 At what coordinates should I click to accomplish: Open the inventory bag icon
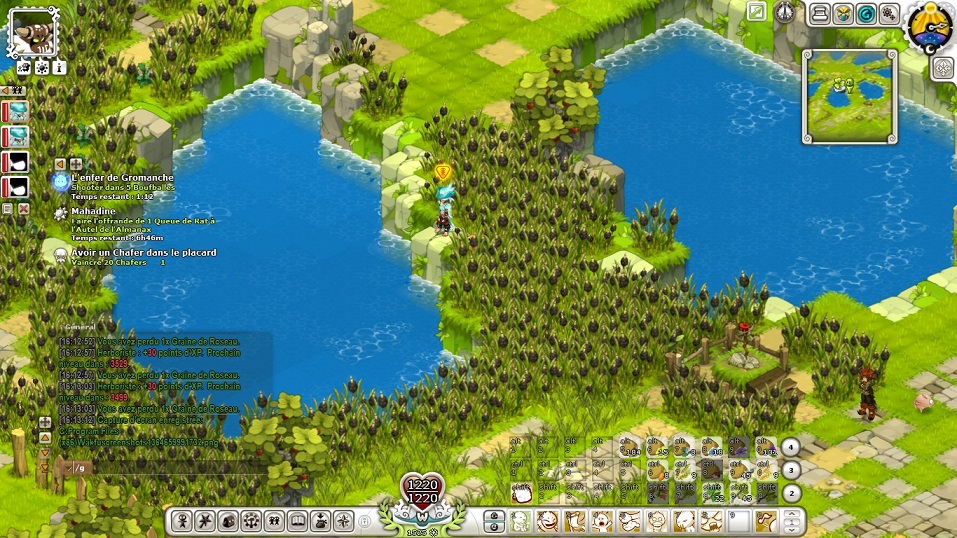coord(229,520)
